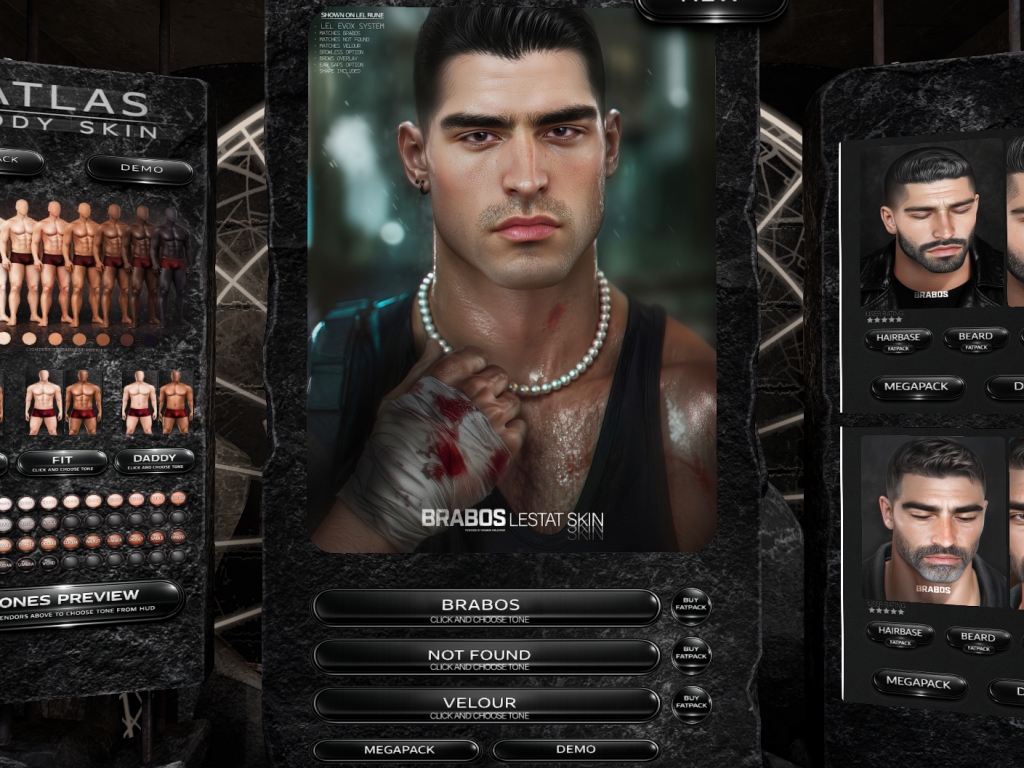Choose BEARD fatpack under the gray-bearded portrait

[977, 640]
